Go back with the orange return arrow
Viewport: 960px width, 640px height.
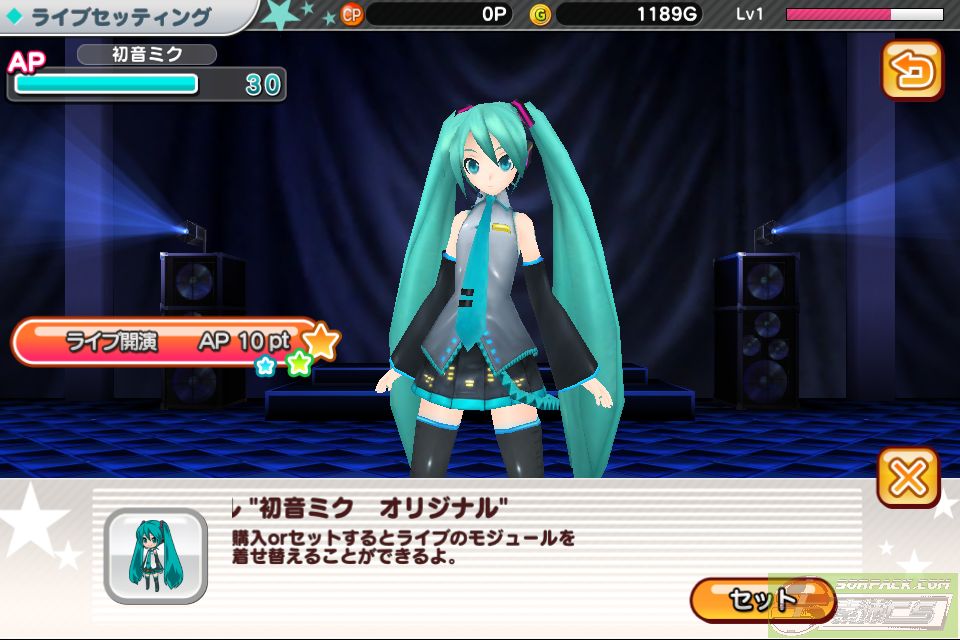pyautogui.click(x=911, y=70)
